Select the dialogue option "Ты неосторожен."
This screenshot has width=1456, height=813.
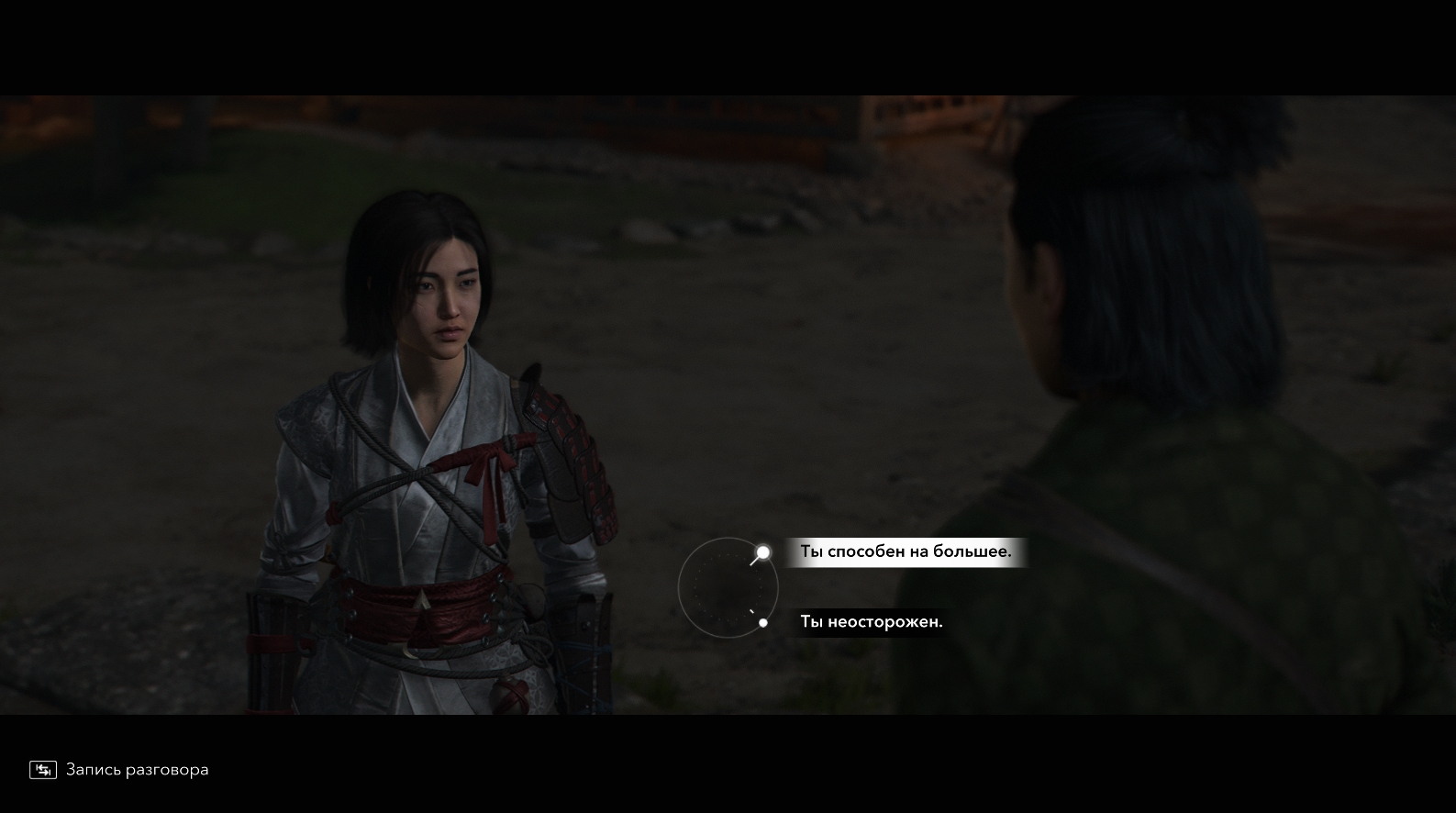pyautogui.click(x=871, y=622)
